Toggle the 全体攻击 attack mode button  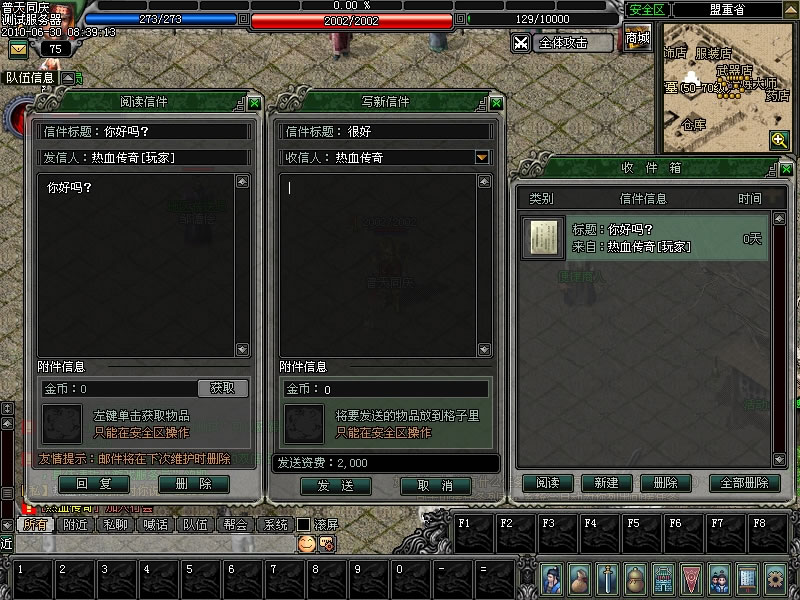tap(563, 43)
